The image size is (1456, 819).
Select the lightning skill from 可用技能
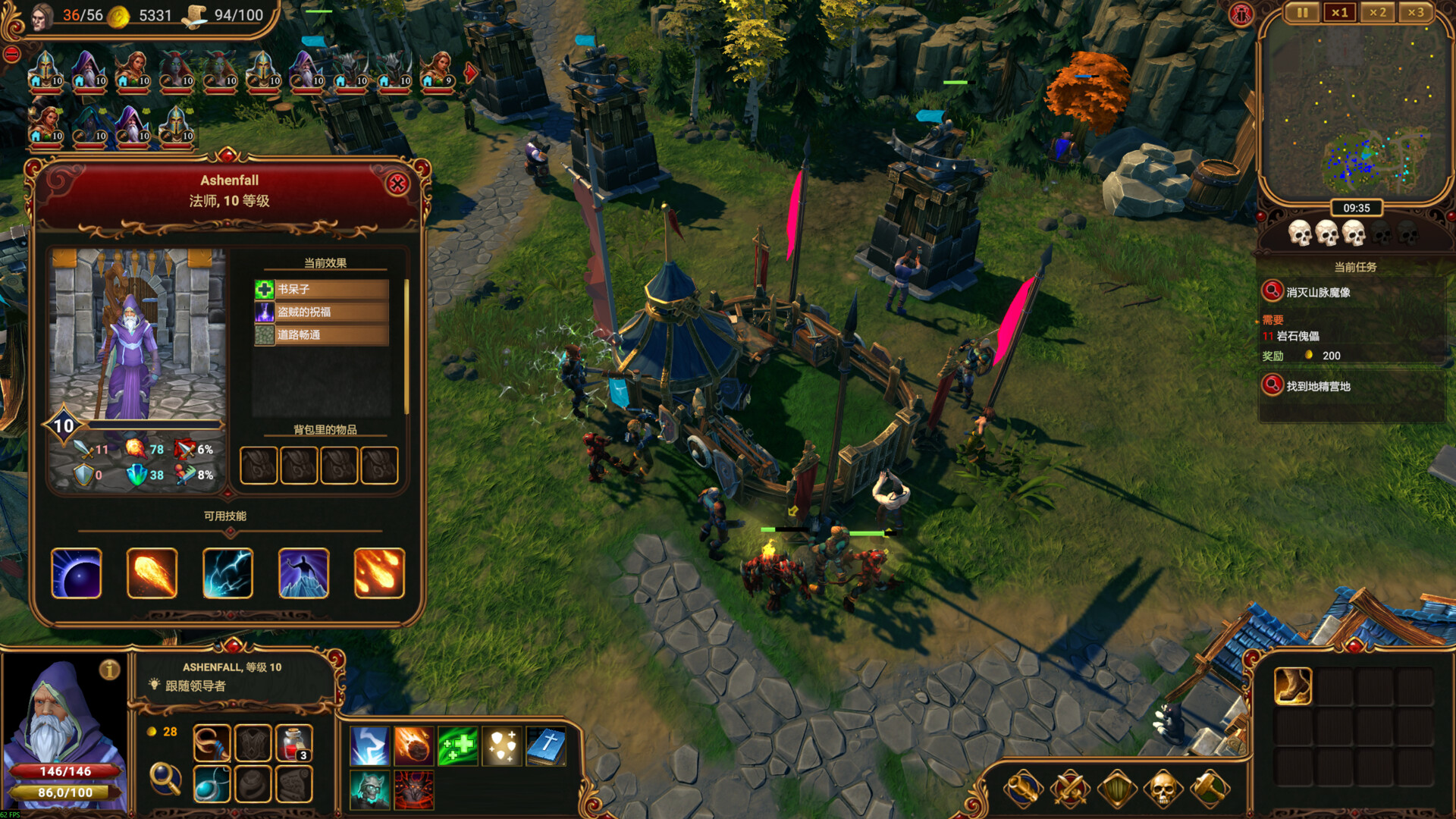coord(227,573)
